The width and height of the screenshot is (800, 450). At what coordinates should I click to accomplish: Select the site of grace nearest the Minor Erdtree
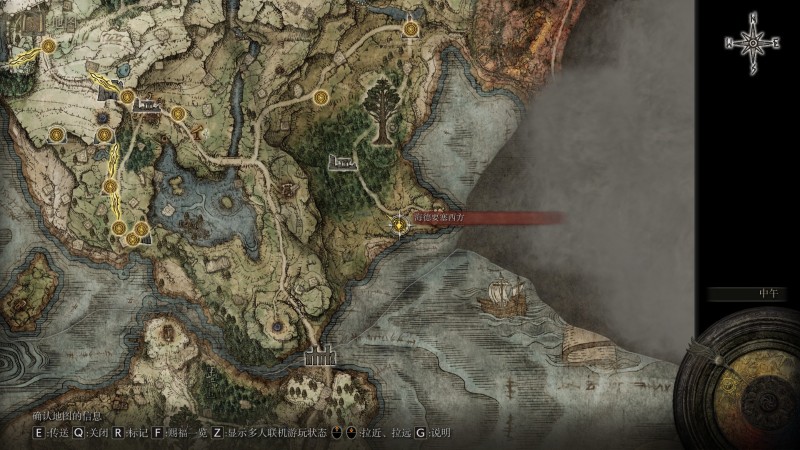pos(322,98)
